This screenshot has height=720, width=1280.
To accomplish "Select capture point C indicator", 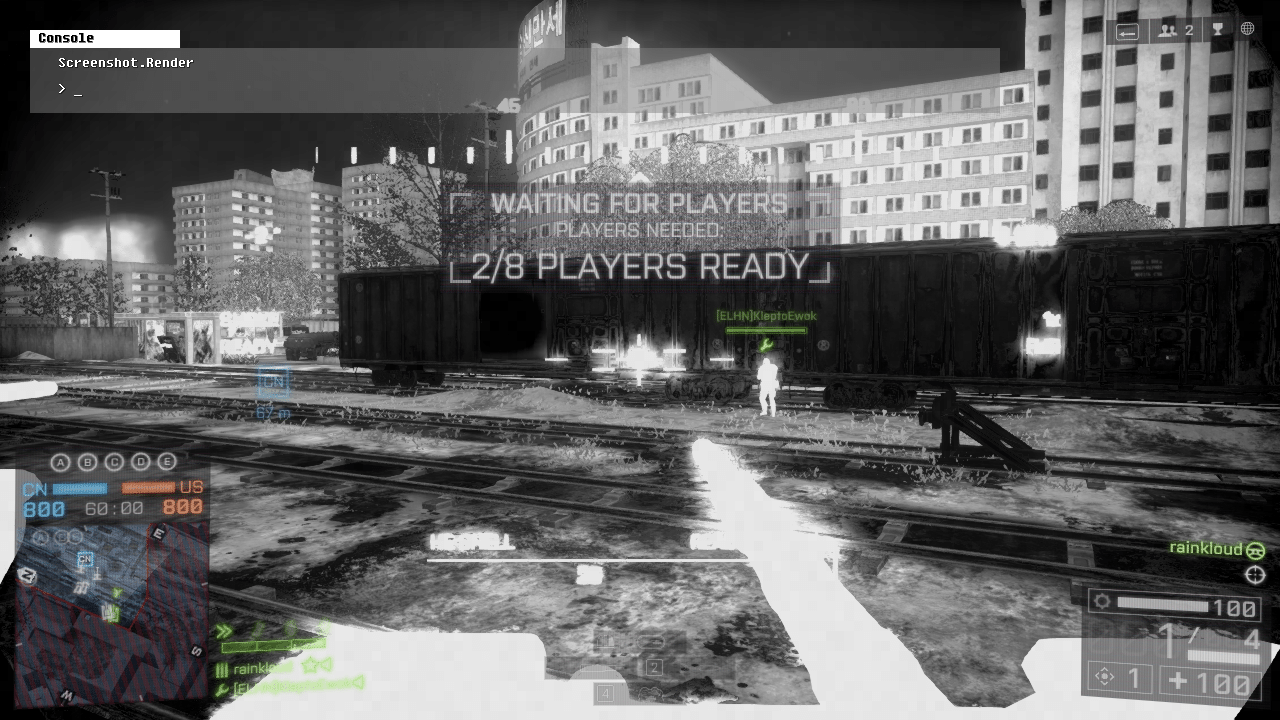I will [114, 462].
